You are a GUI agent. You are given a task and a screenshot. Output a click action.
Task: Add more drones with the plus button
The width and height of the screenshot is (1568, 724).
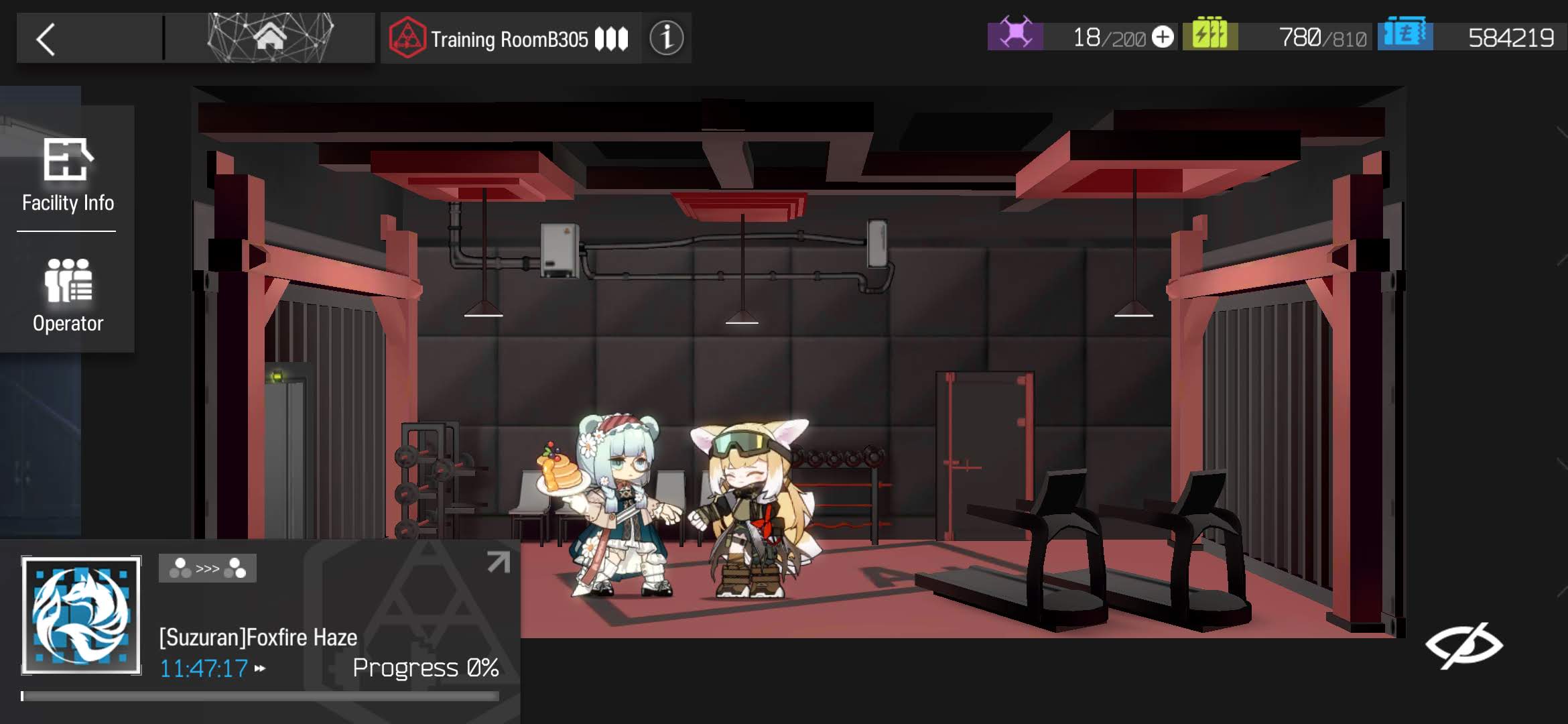coord(1163,37)
